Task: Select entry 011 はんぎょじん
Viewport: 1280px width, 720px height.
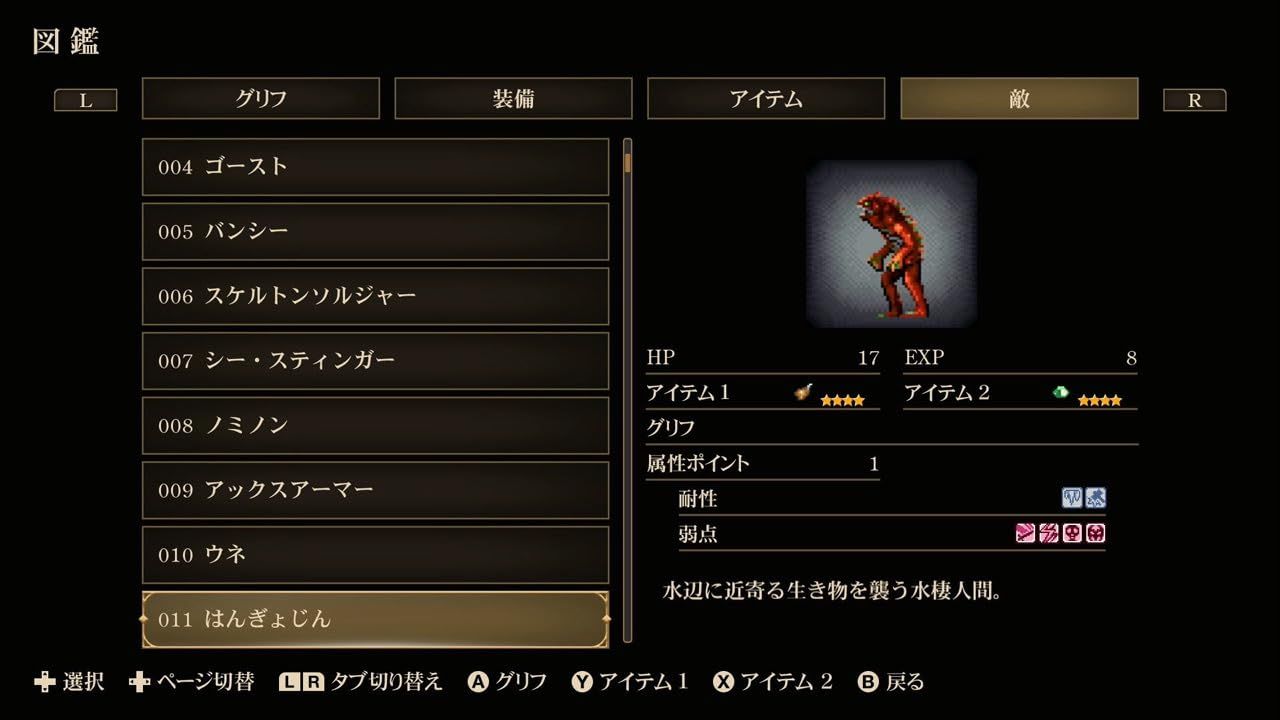Action: tap(375, 620)
